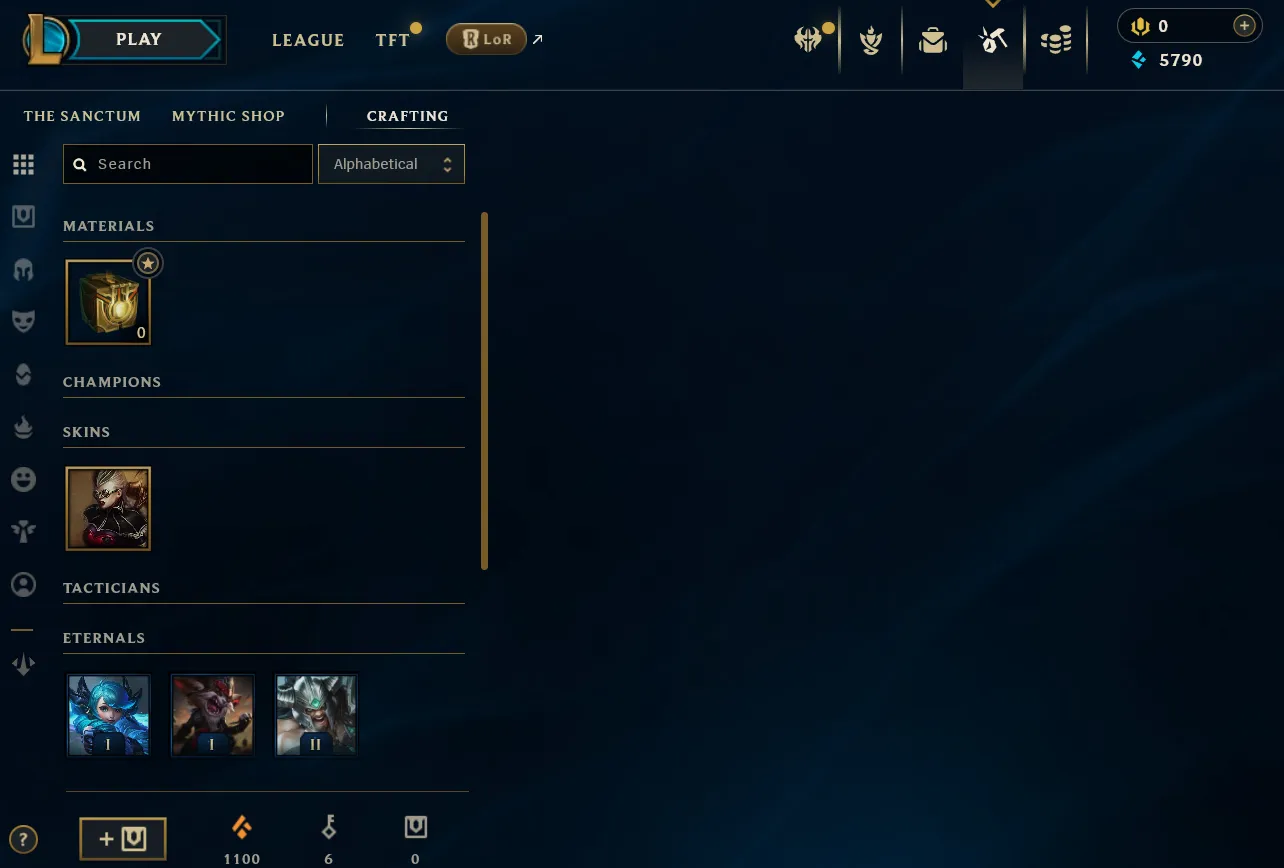Open the skins mask filter icon

tap(23, 319)
